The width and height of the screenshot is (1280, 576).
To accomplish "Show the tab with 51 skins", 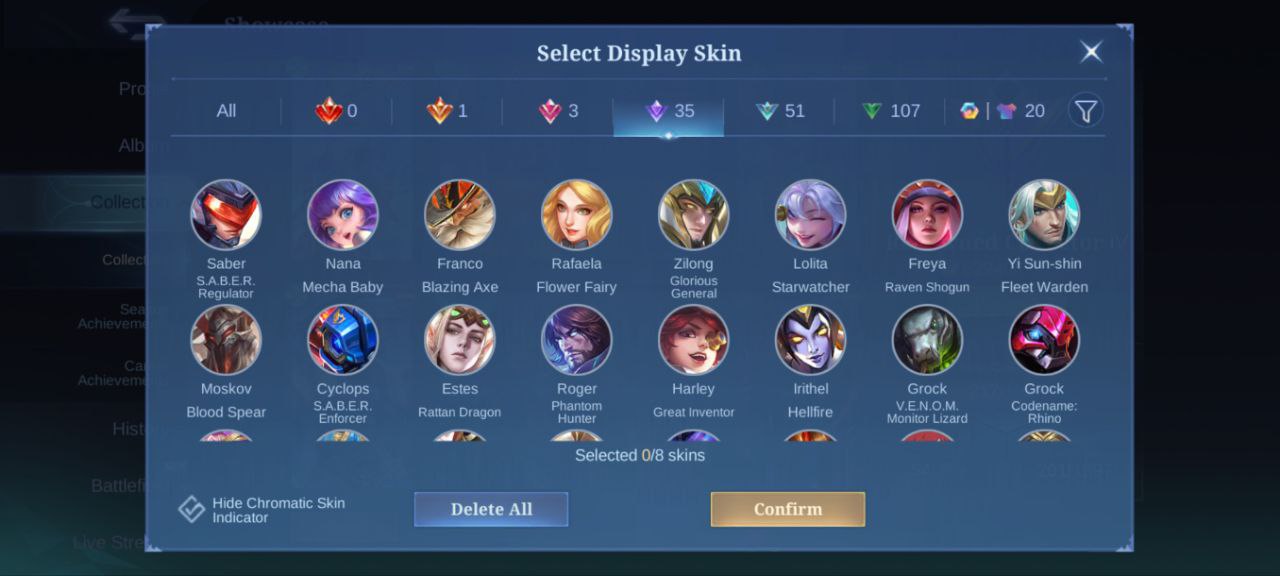I will click(x=781, y=111).
